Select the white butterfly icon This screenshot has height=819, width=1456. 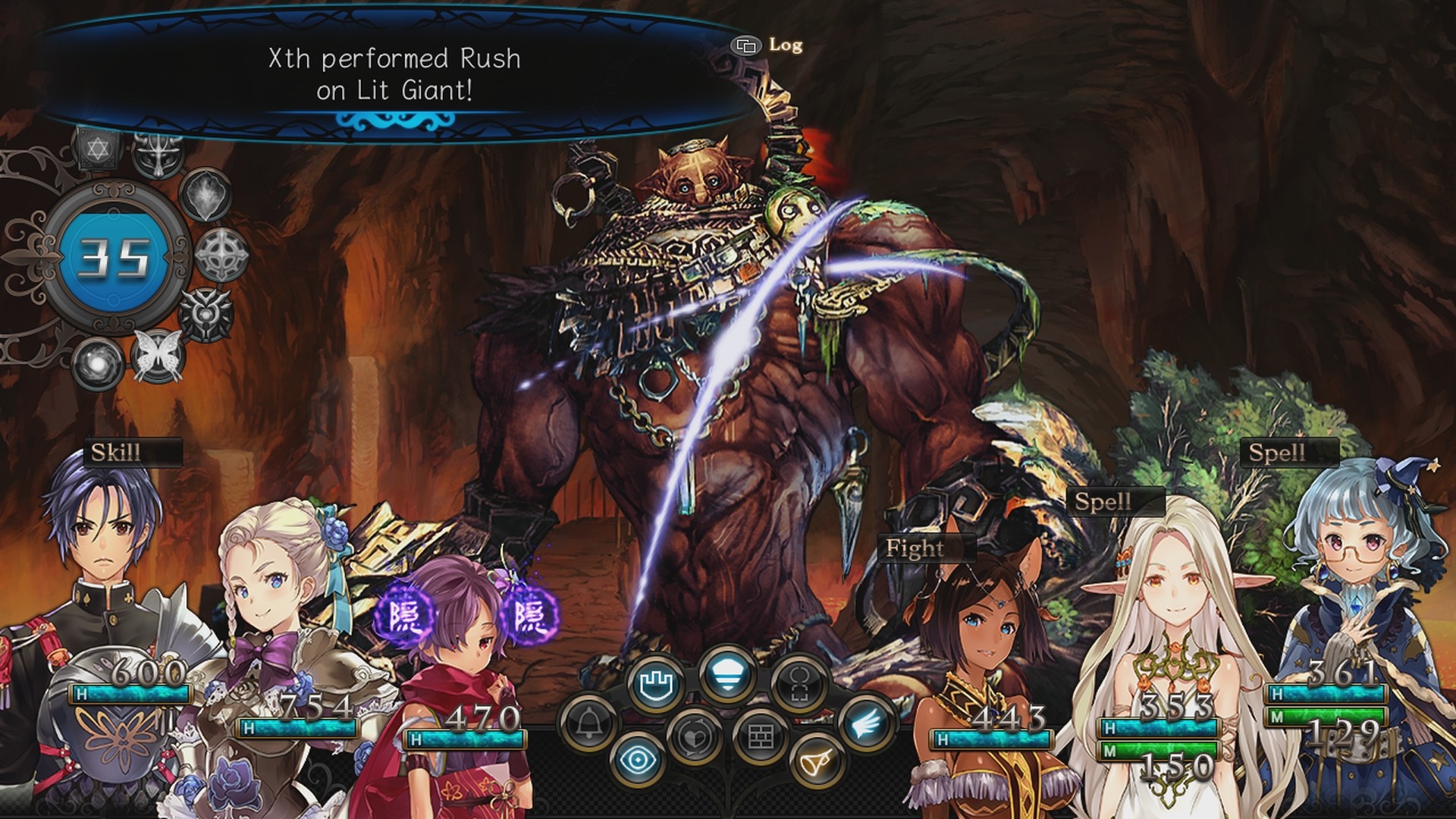[158, 355]
